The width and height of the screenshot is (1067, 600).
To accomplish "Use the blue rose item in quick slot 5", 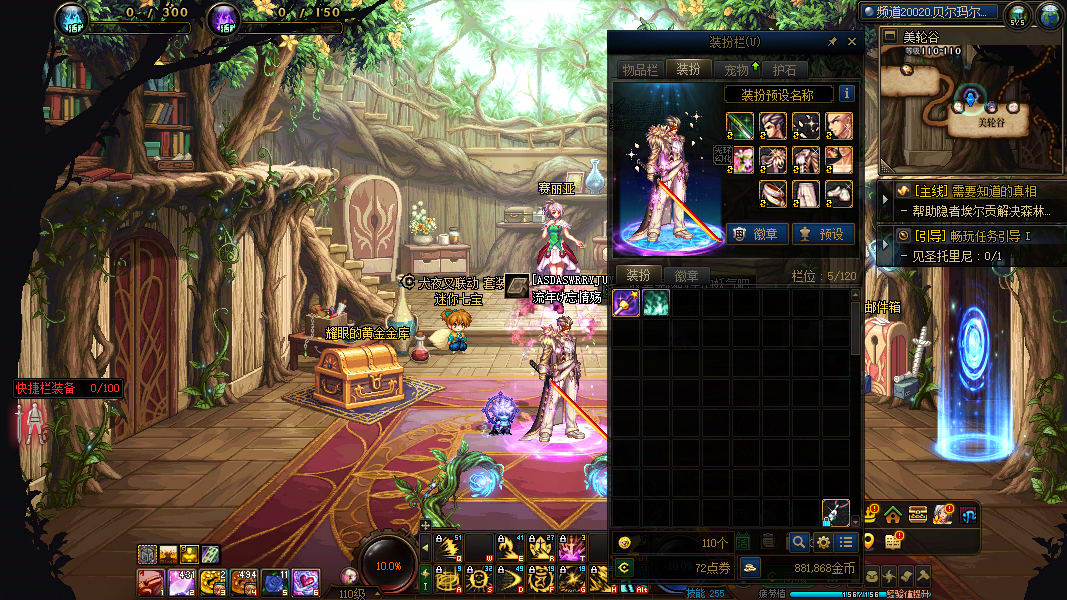I will pyautogui.click(x=275, y=581).
